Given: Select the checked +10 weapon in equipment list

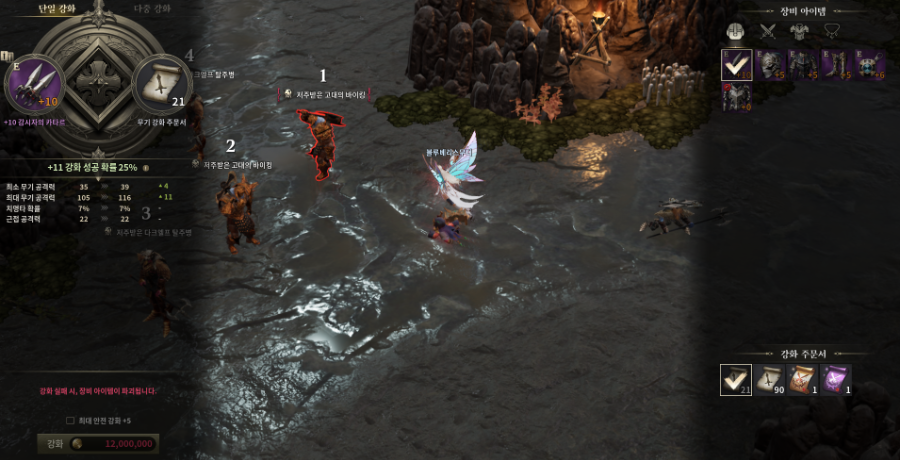Looking at the screenshot, I should click(x=736, y=64).
